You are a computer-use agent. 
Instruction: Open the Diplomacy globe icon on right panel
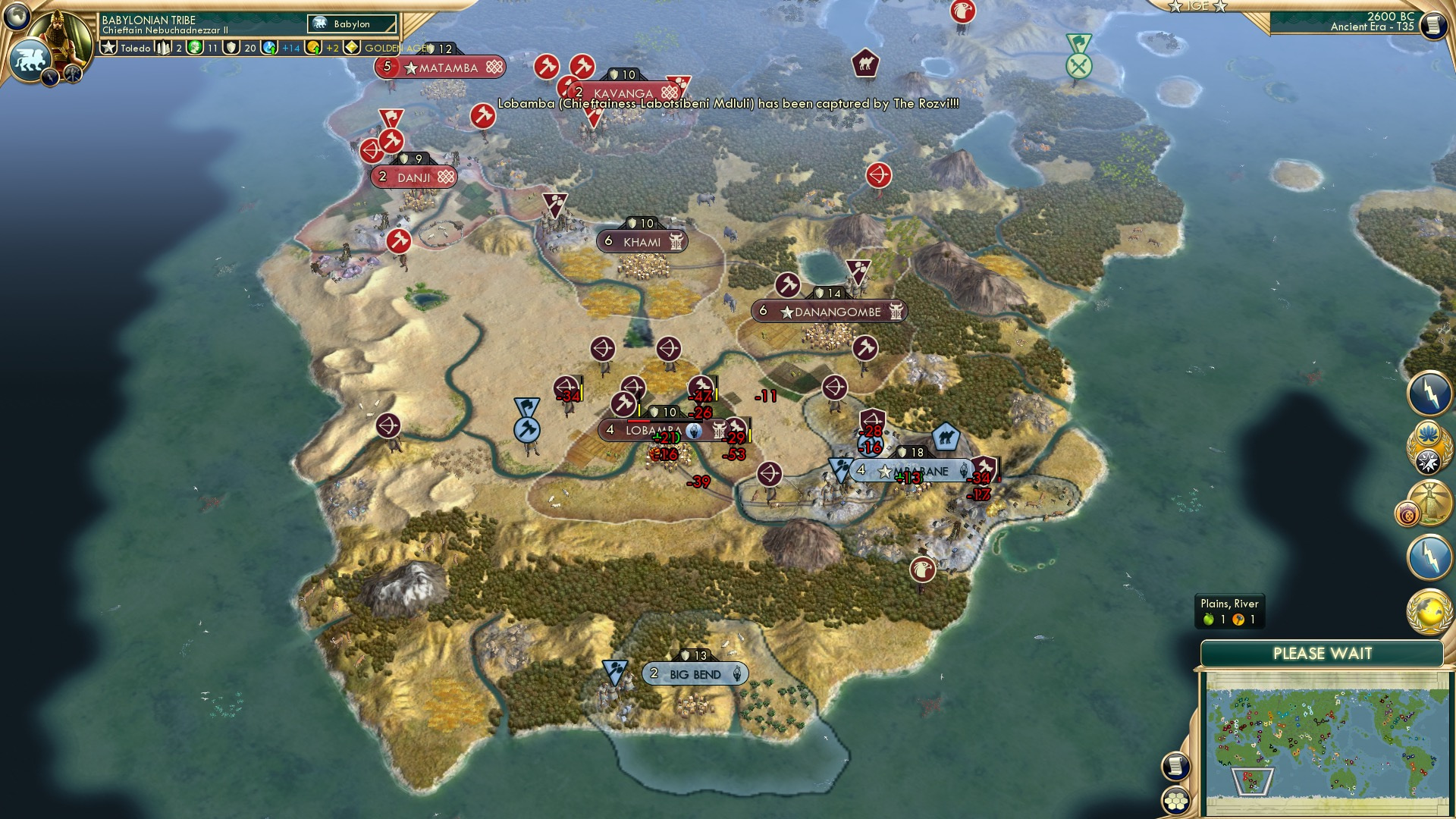(1430, 610)
